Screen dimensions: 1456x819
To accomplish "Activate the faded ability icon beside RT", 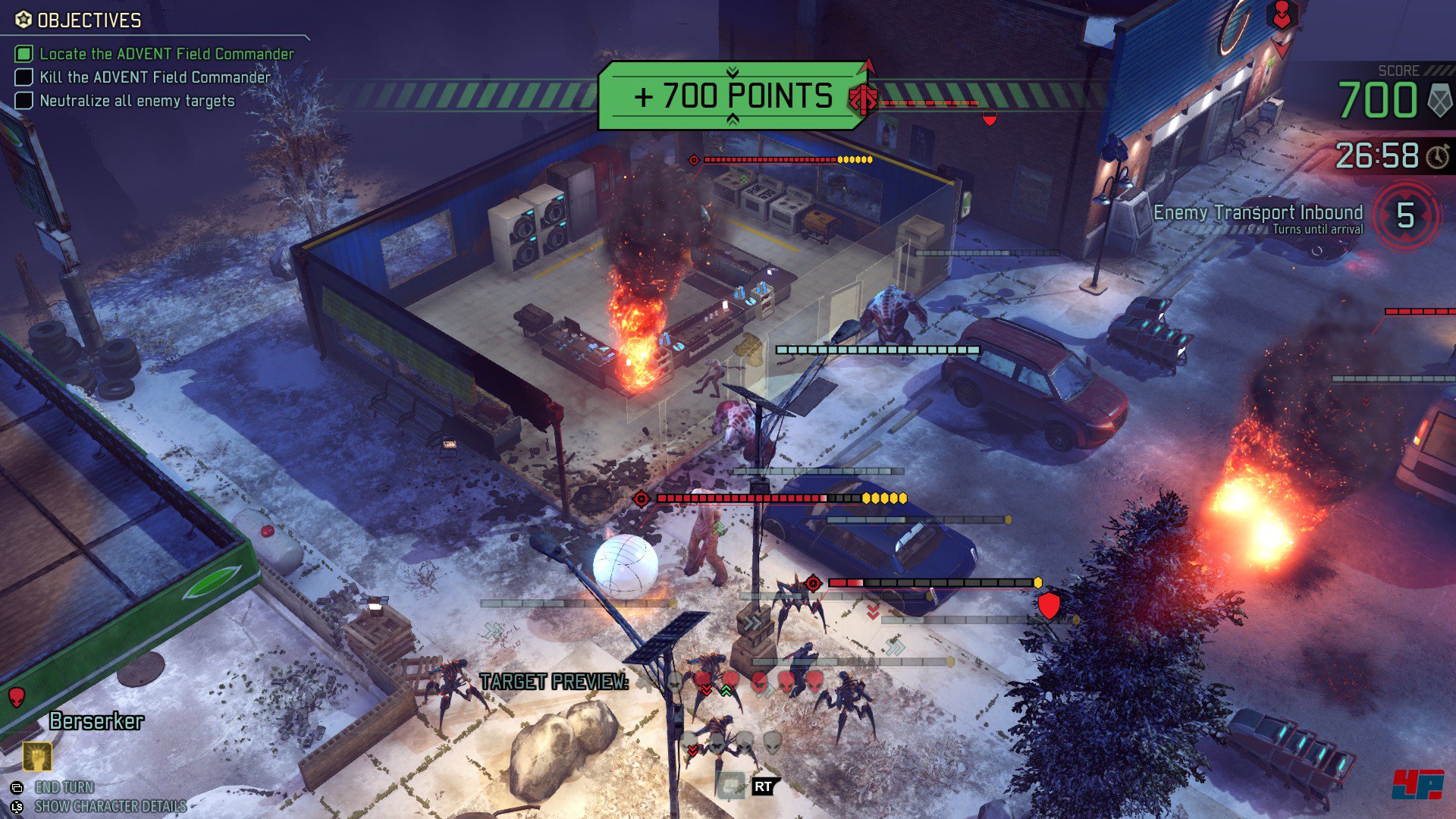I will click(731, 786).
